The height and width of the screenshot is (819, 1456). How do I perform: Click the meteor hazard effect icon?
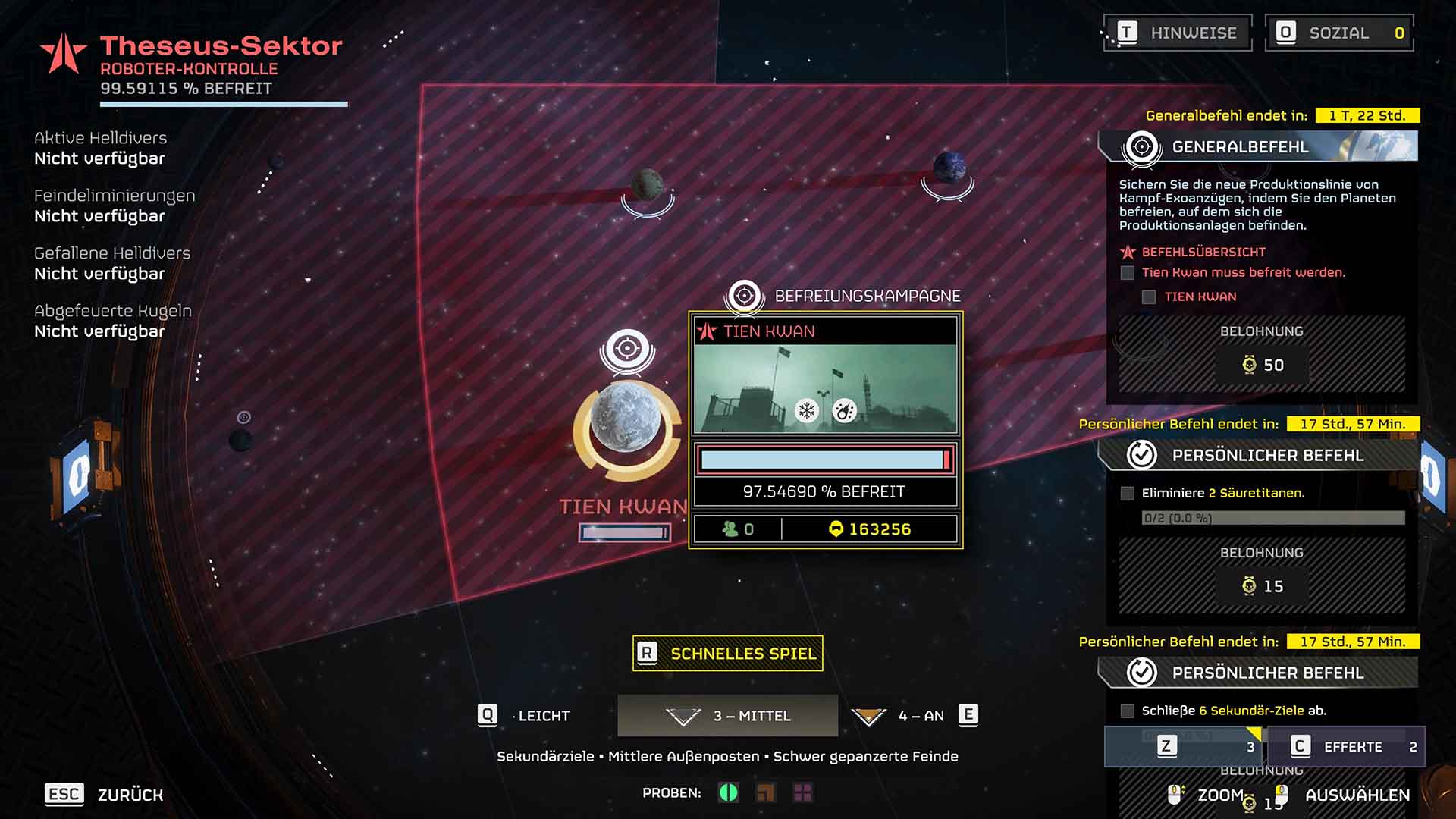click(844, 411)
